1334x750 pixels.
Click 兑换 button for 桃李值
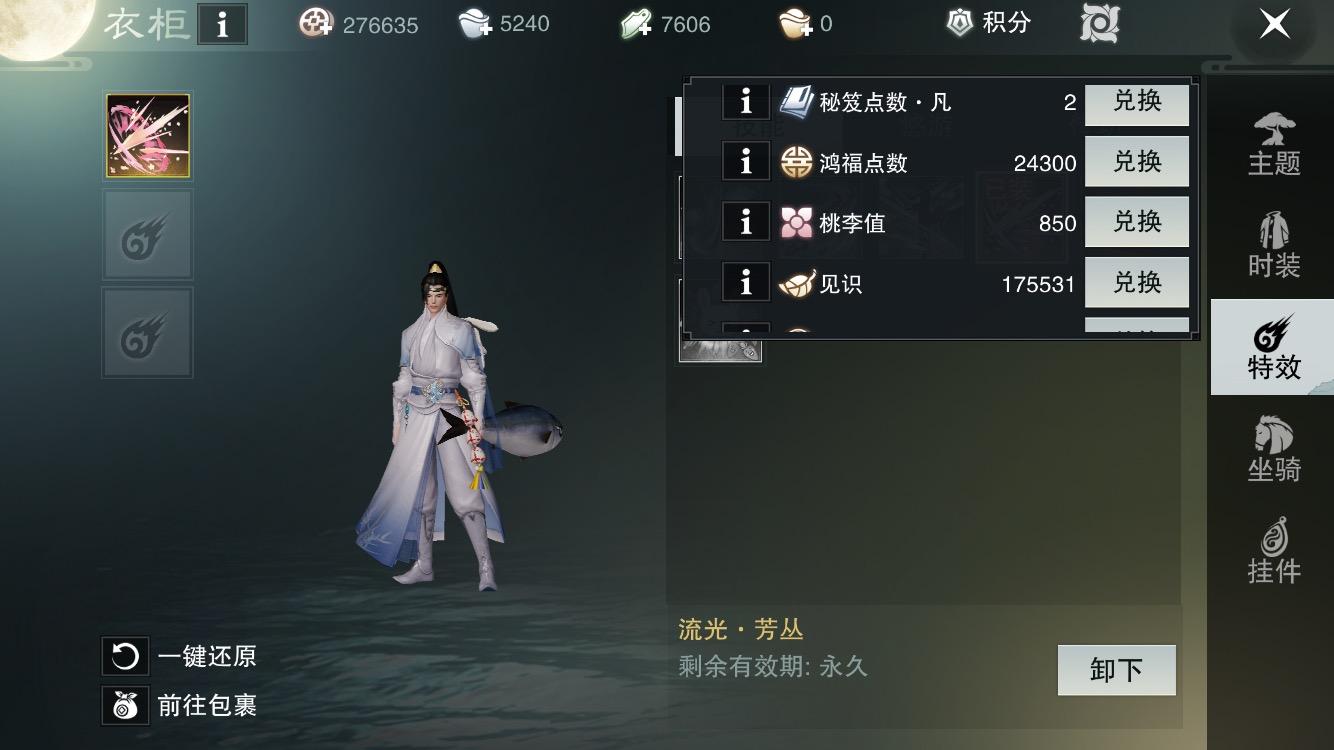coord(1137,222)
